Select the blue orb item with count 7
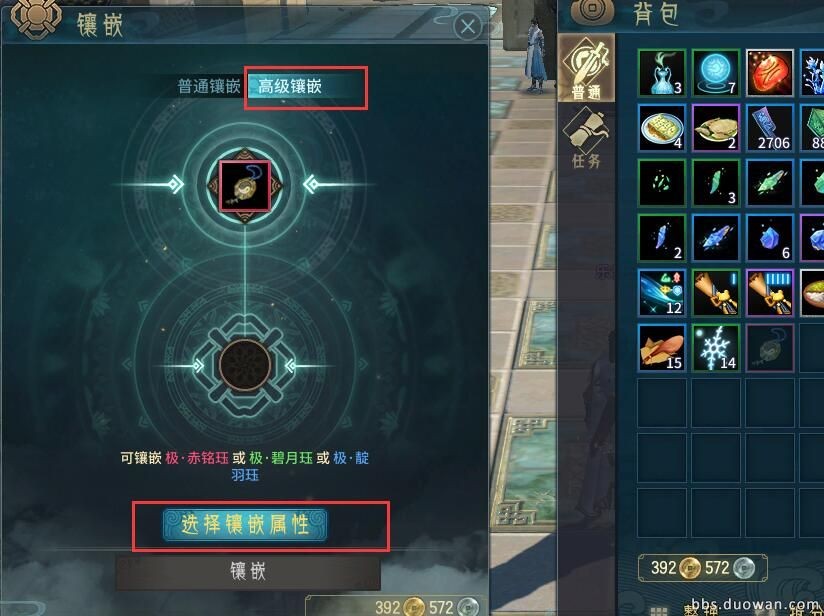This screenshot has width=824, height=616. [716, 73]
